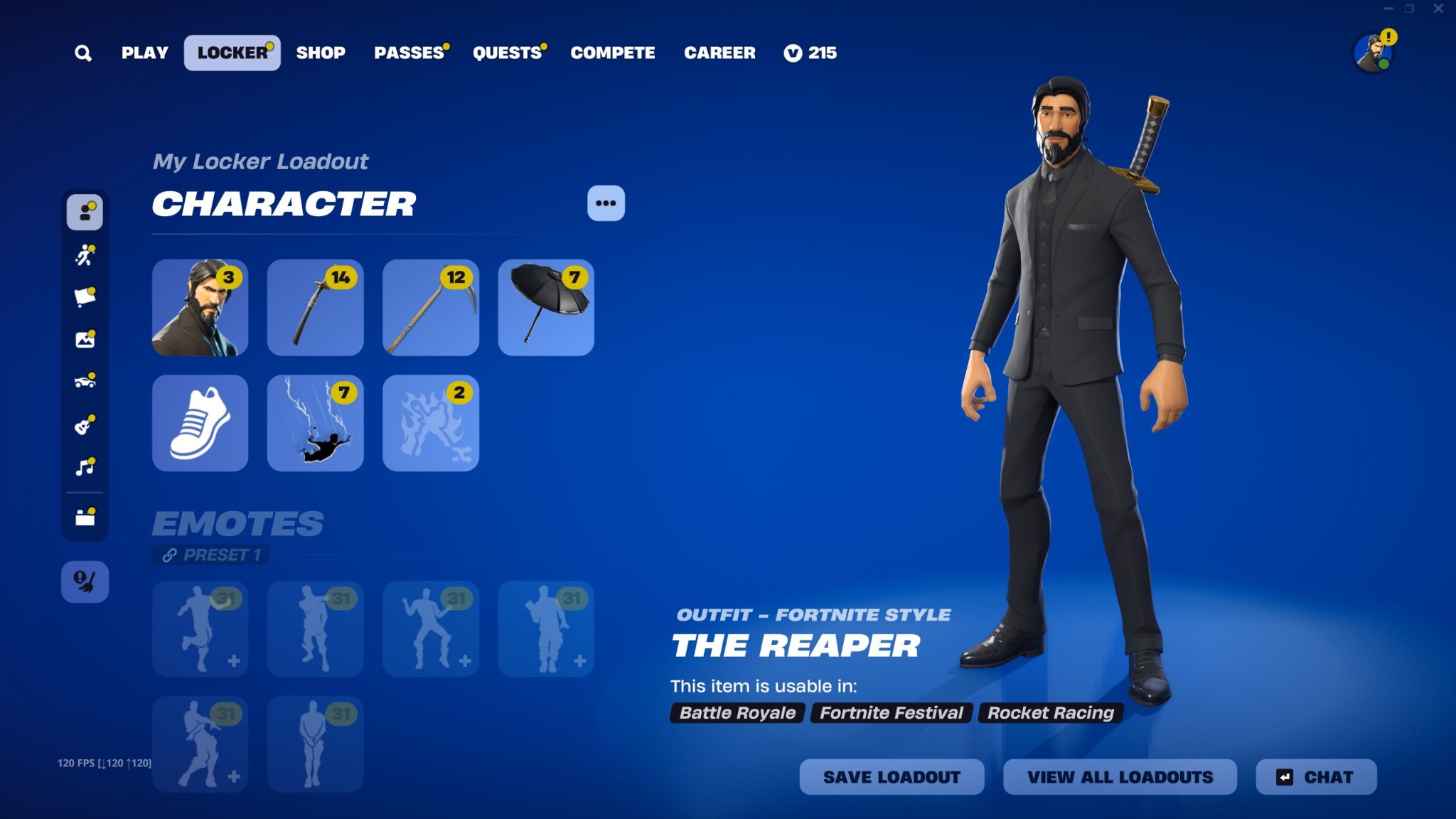Screen dimensions: 1456x819
Task: Open the search magnifier icon
Action: point(84,53)
